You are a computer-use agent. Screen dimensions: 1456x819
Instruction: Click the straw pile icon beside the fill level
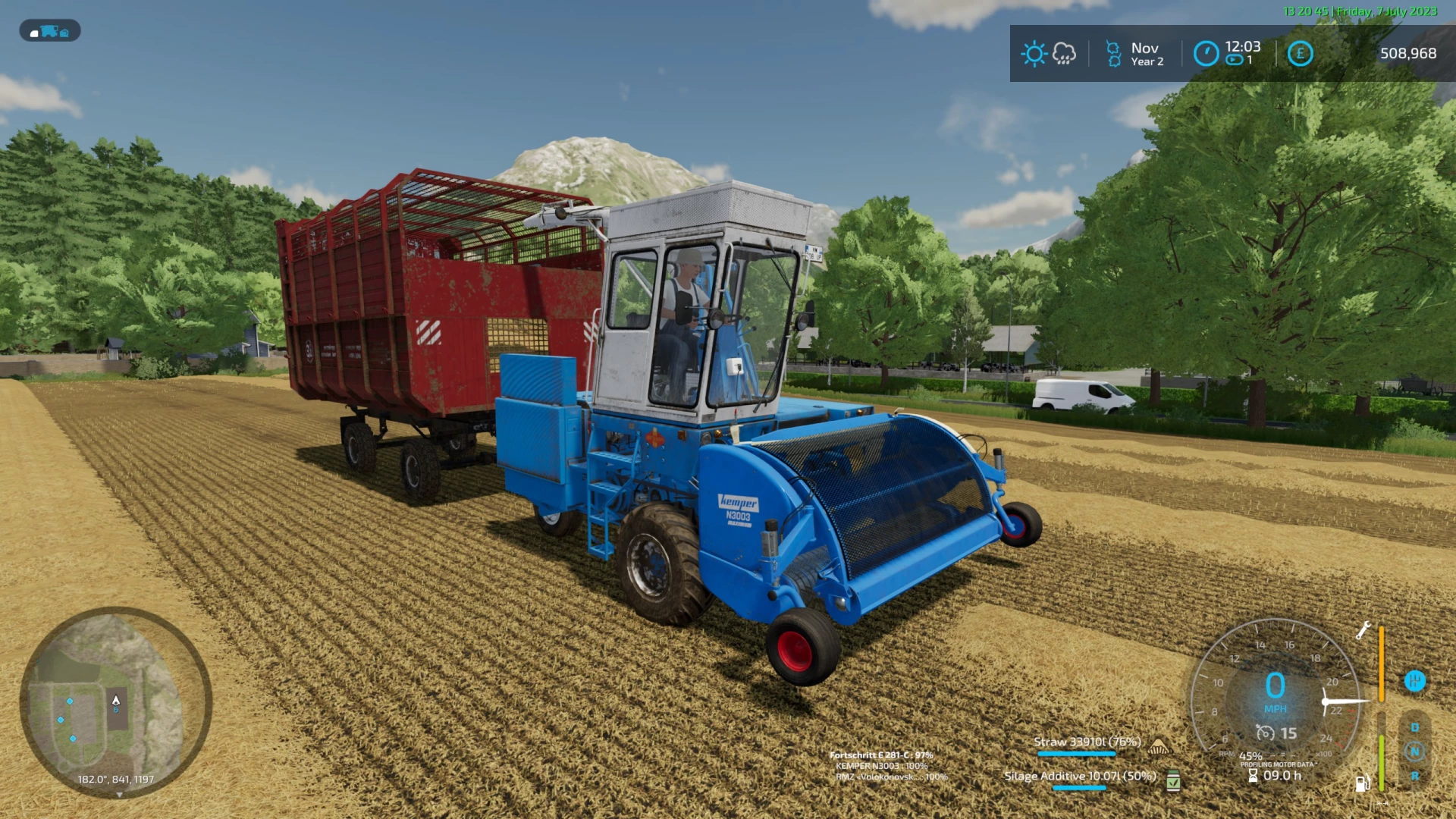(x=1159, y=745)
